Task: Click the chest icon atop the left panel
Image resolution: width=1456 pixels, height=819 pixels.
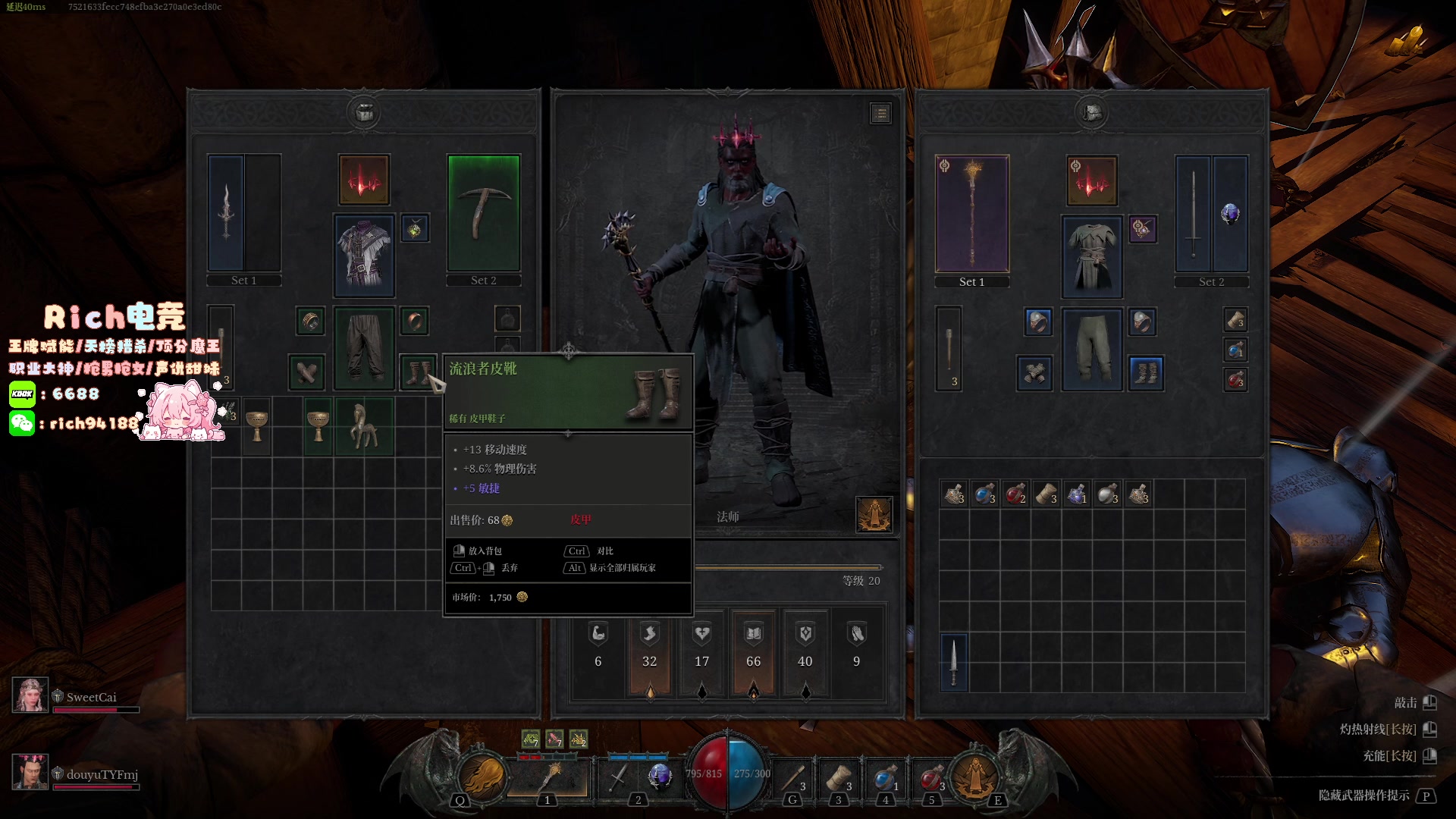Action: tap(364, 112)
